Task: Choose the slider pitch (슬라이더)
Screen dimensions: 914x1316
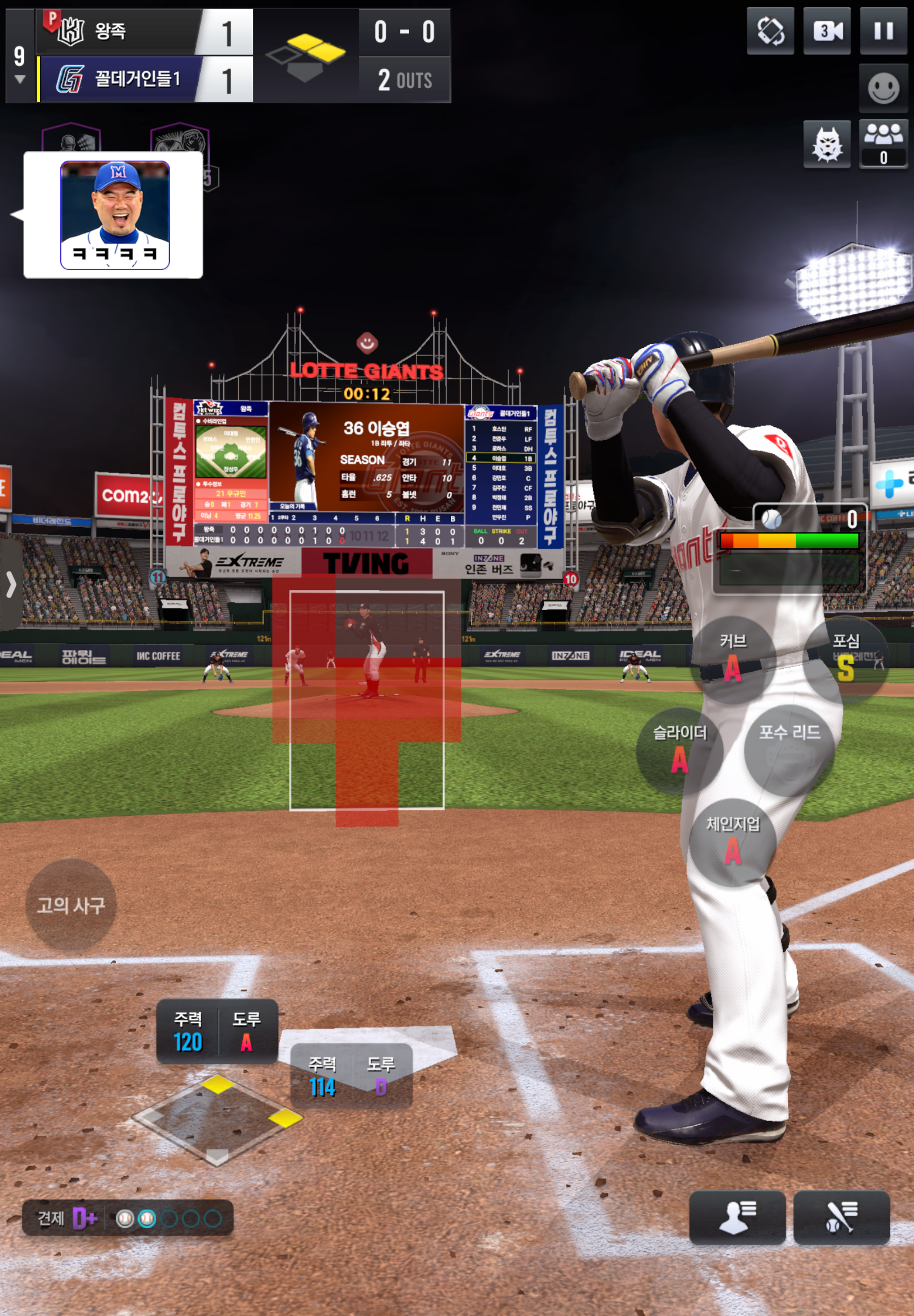Action: 679,750
